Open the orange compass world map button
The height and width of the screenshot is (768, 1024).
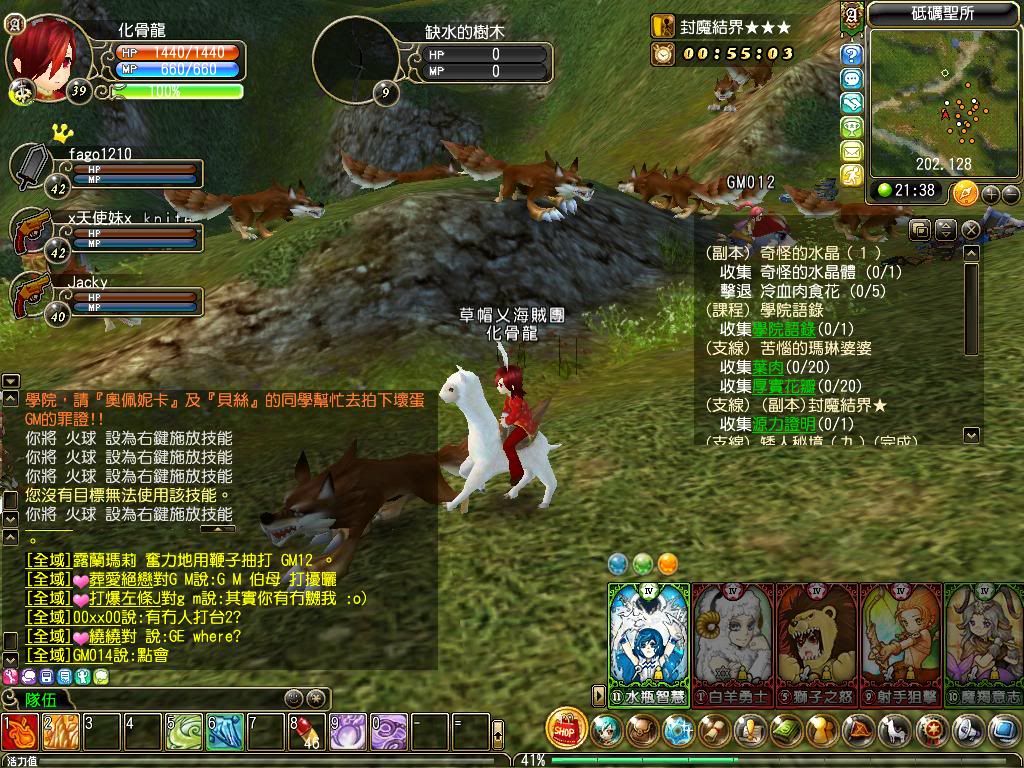tap(965, 193)
